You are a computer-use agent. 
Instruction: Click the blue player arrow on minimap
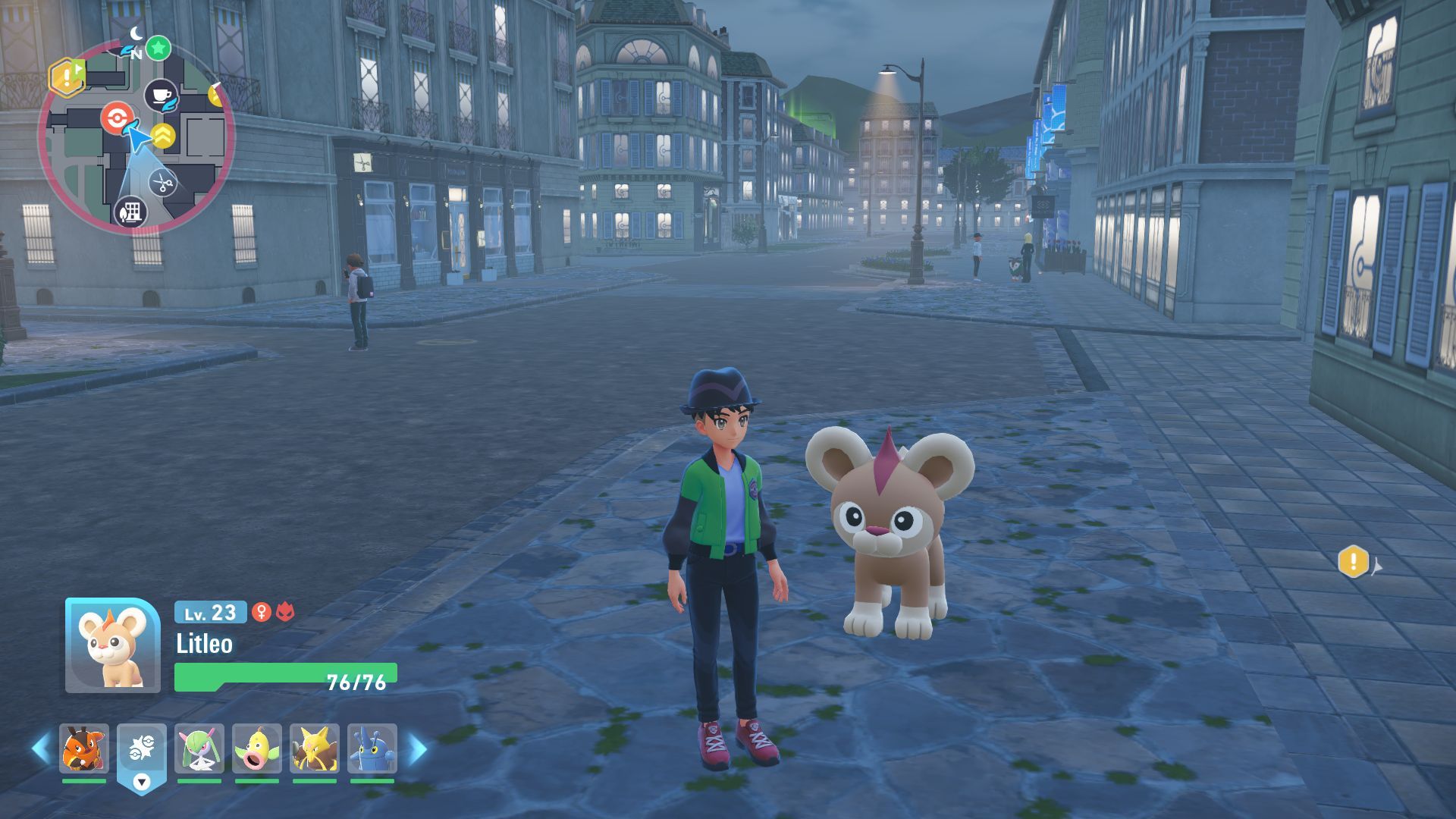click(x=137, y=139)
